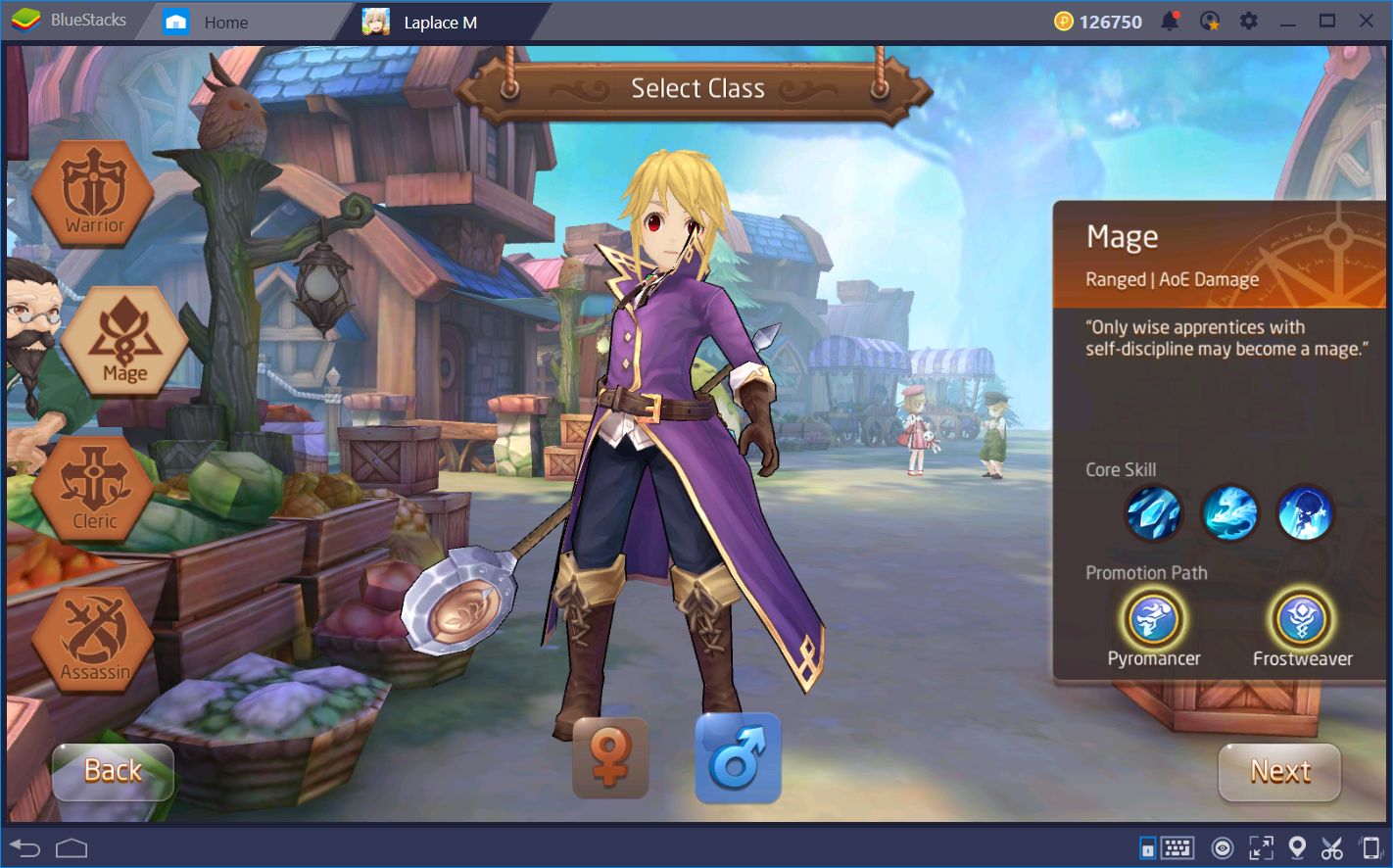Select the female gender option

(610, 756)
